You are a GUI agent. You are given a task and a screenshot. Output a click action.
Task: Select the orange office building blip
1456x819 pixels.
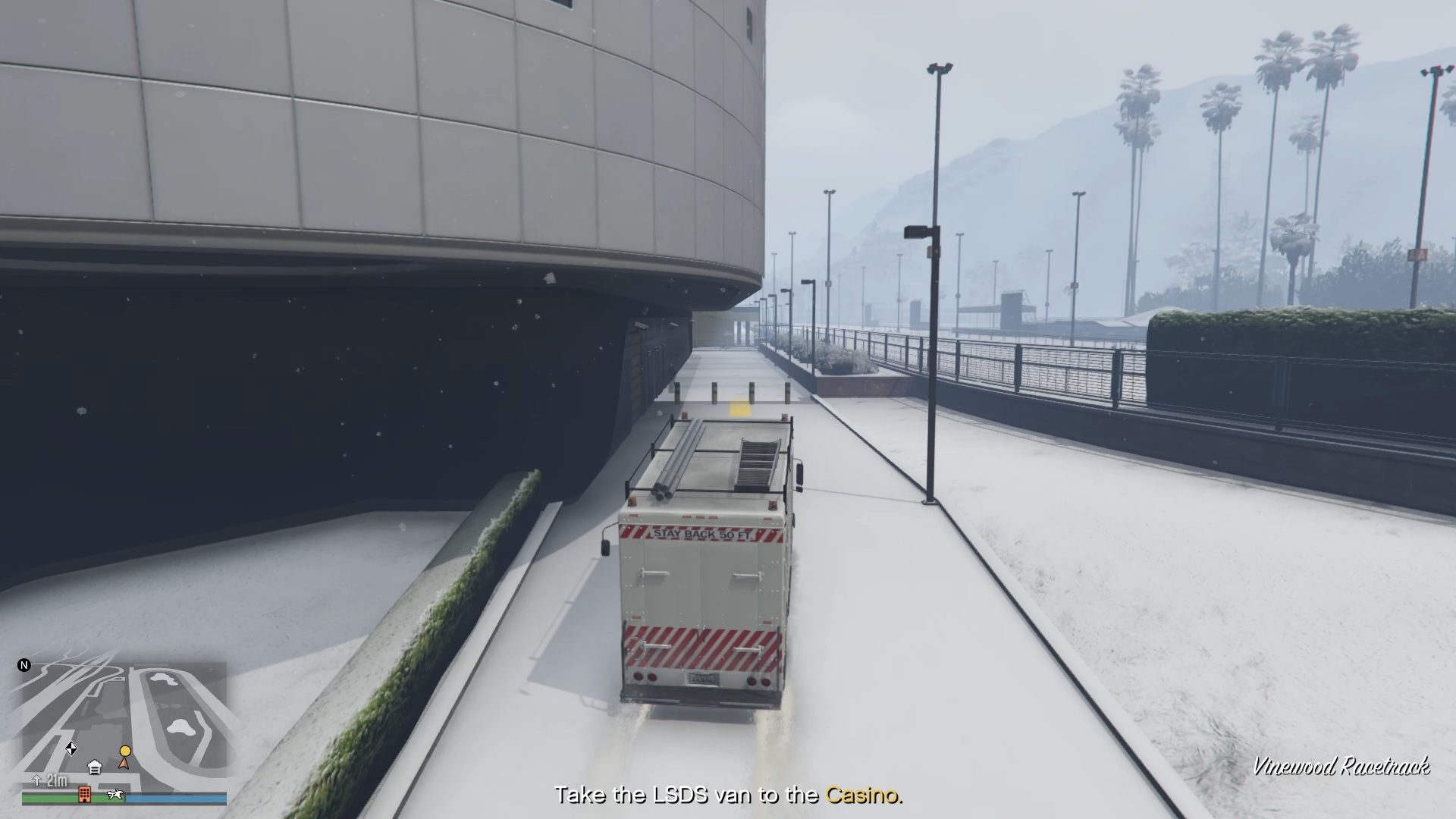coord(85,795)
